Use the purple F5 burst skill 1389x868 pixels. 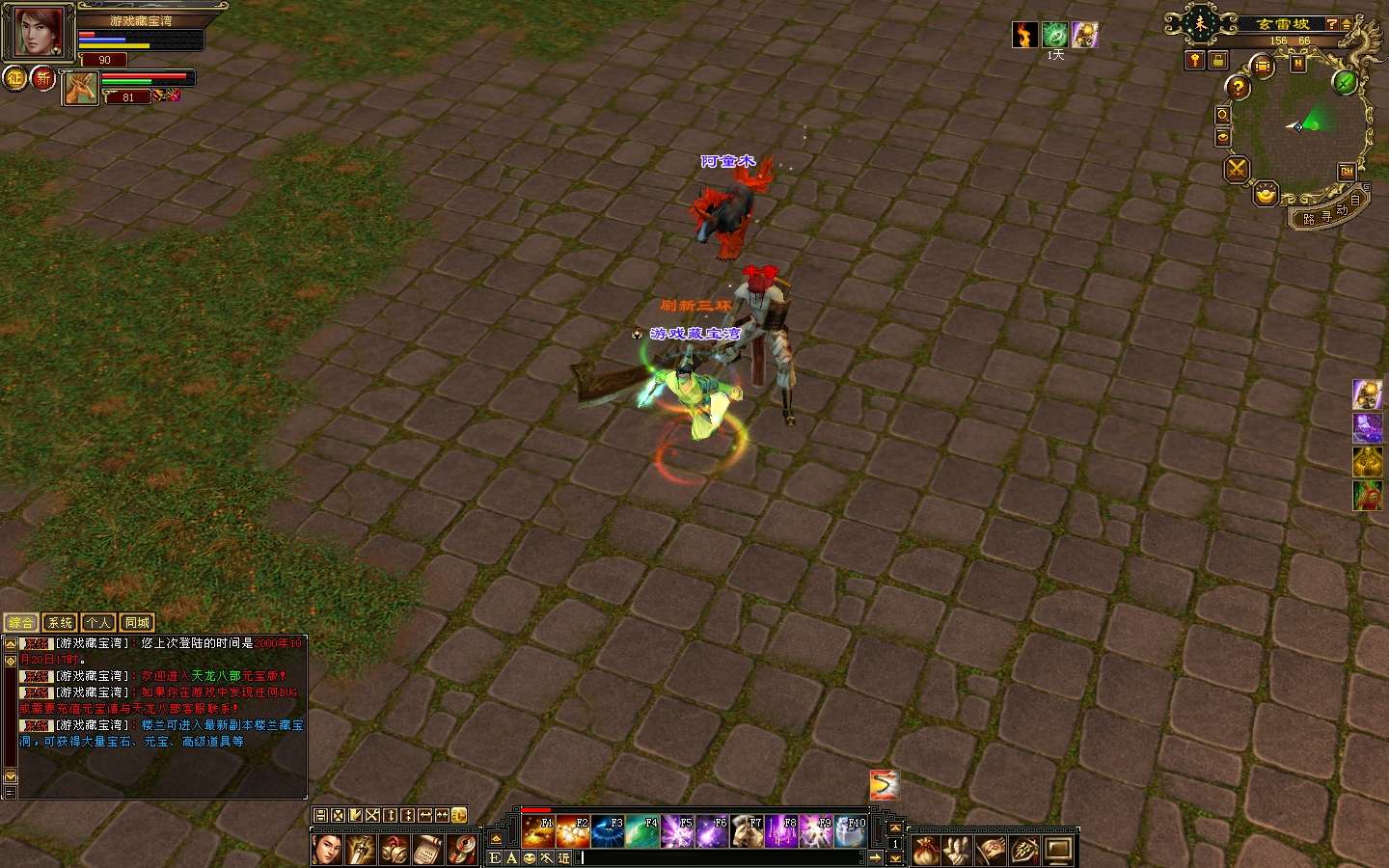tap(676, 831)
